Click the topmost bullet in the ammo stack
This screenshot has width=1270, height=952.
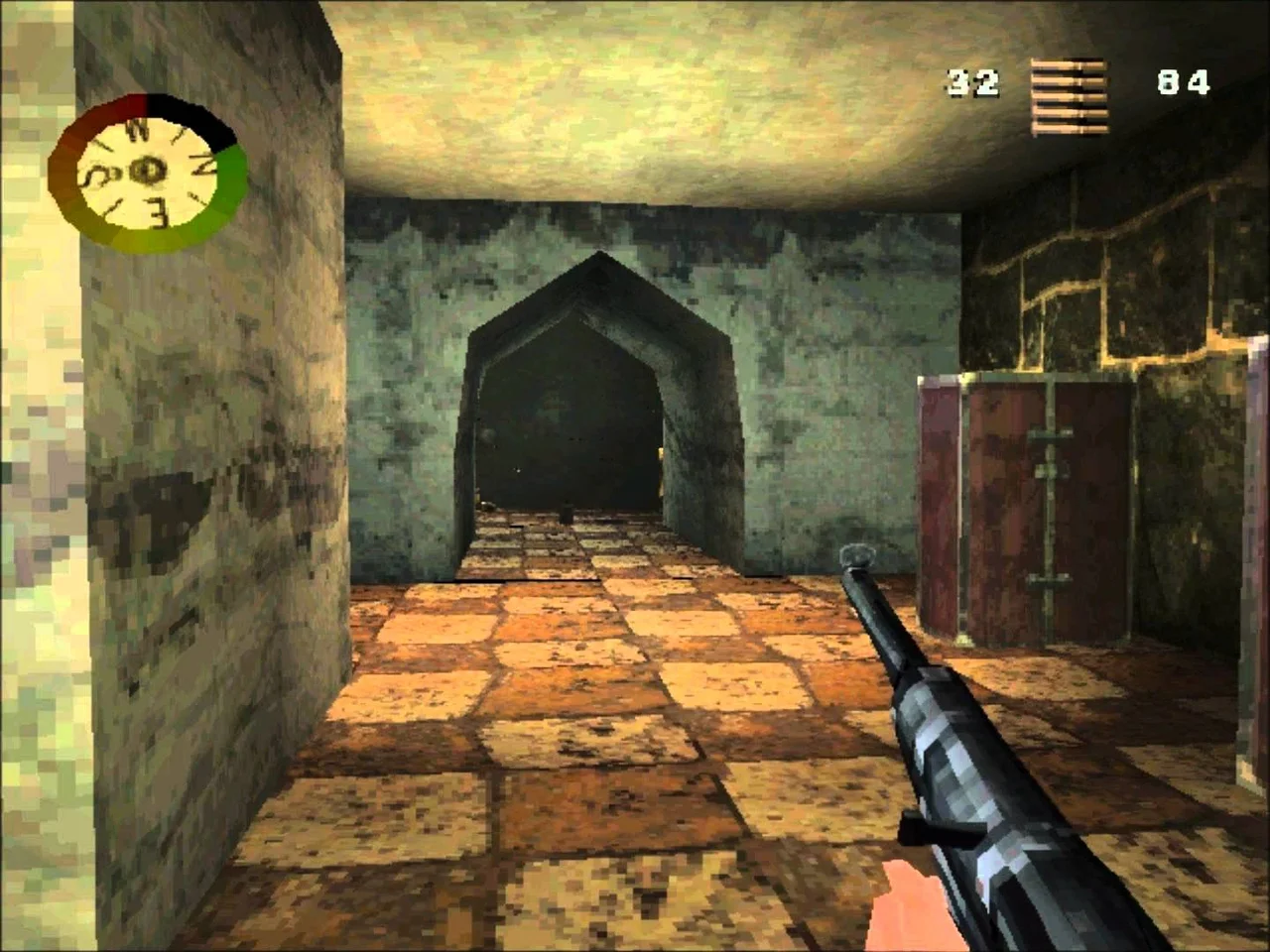[x=1068, y=63]
